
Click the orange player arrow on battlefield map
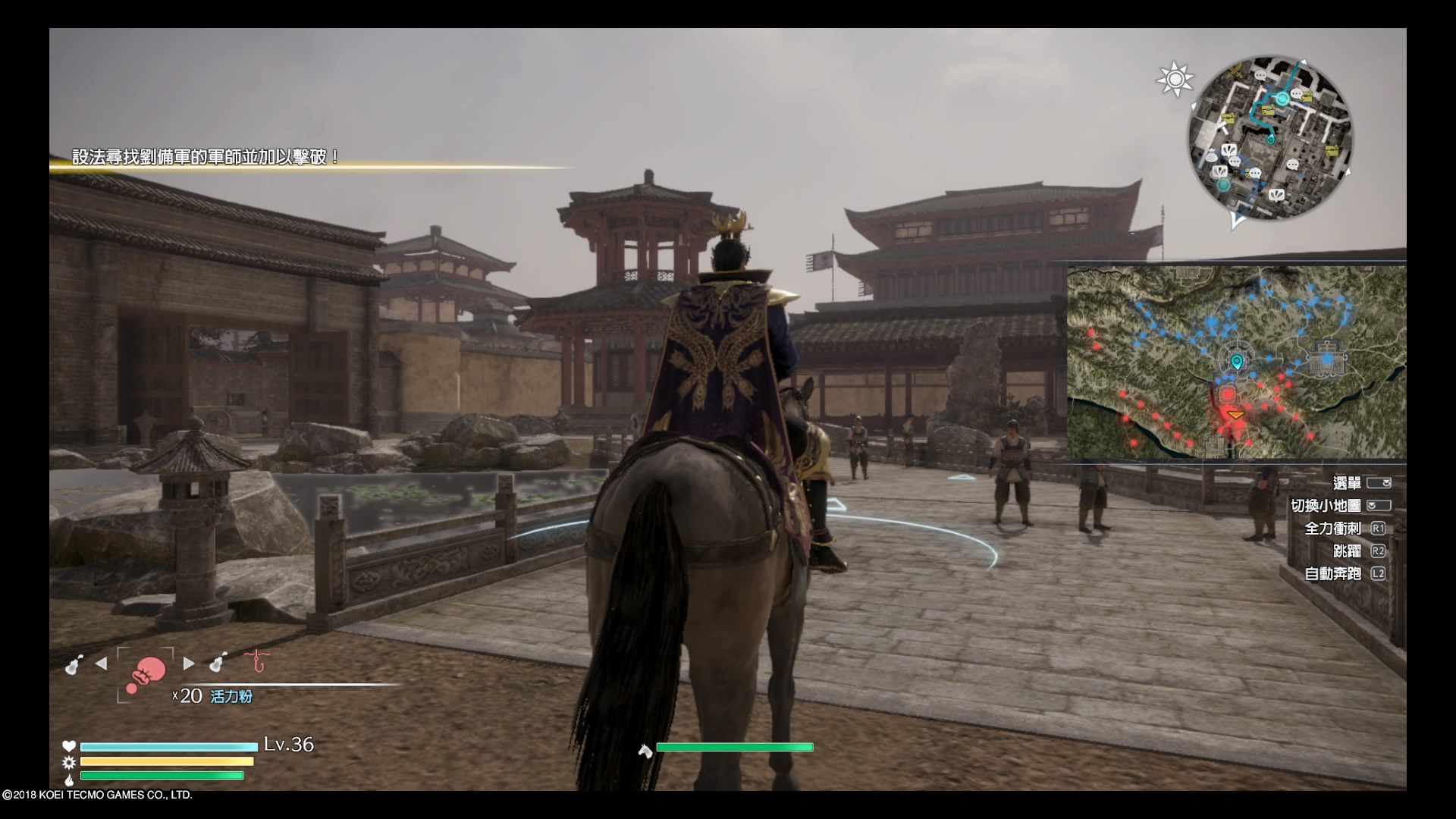coord(1236,415)
